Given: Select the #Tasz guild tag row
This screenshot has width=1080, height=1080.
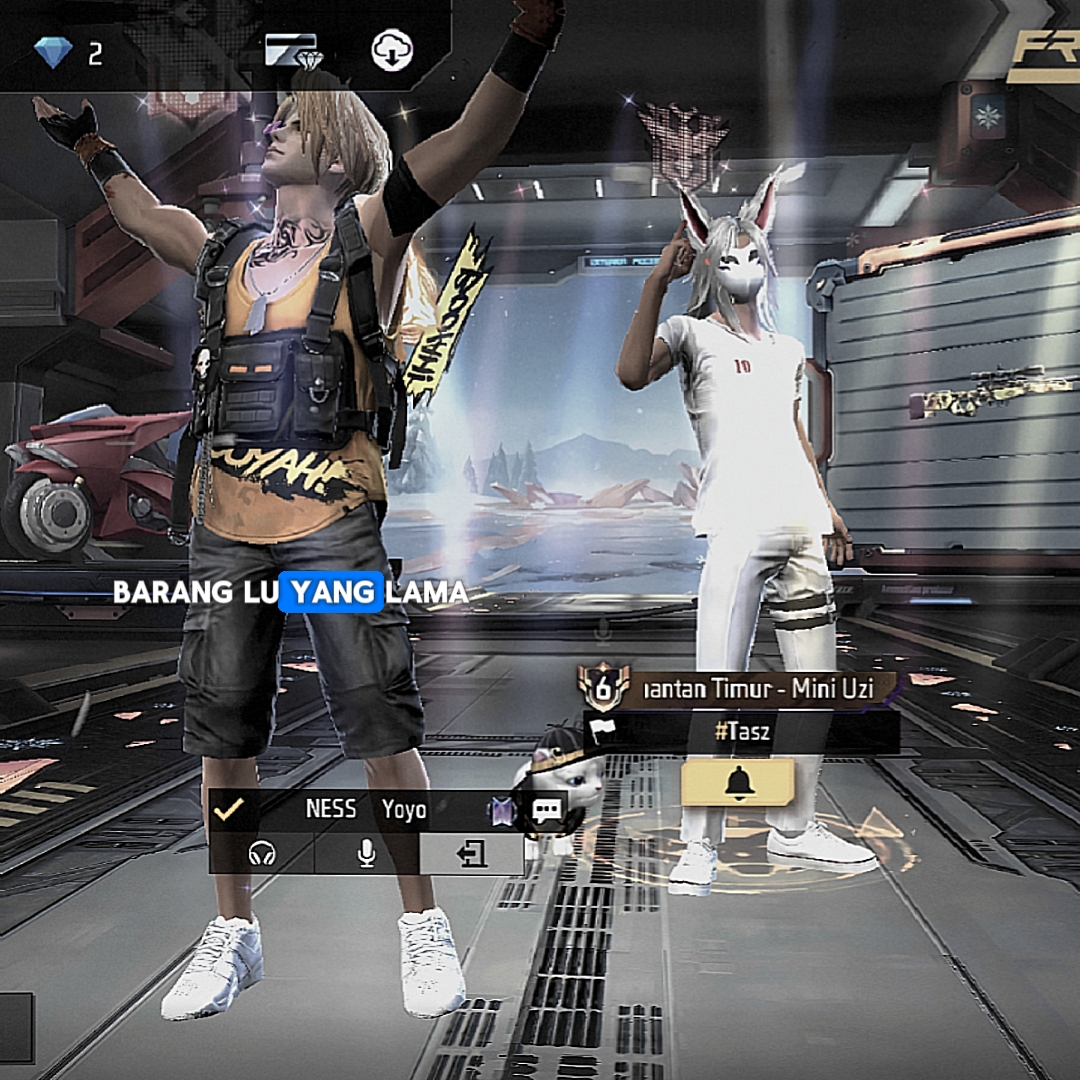Looking at the screenshot, I should click(742, 732).
